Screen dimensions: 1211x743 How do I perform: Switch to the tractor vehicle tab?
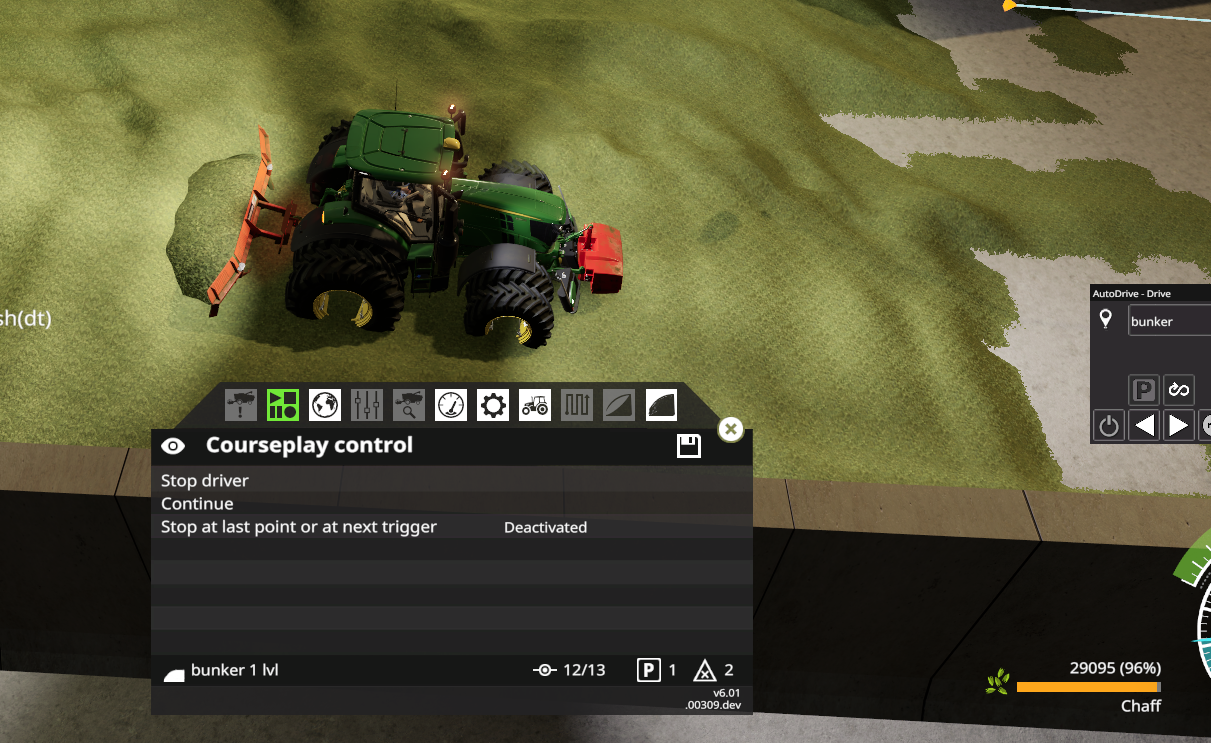(535, 405)
